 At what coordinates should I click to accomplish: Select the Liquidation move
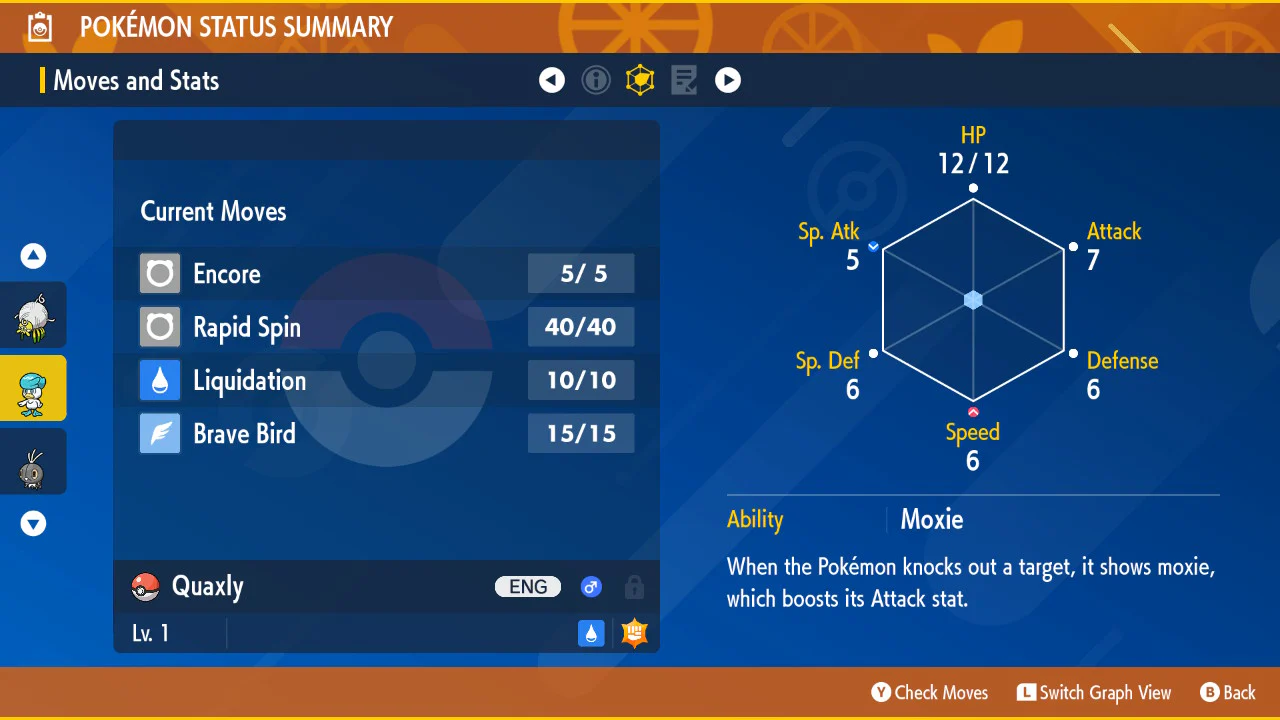386,381
